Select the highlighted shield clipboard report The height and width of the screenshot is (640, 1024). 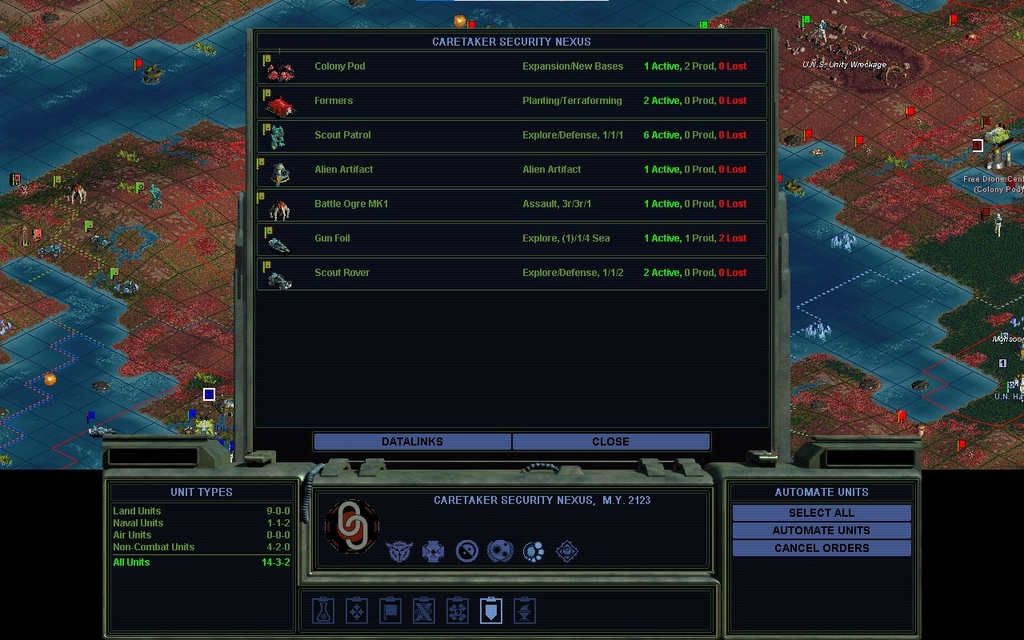tap(491, 610)
